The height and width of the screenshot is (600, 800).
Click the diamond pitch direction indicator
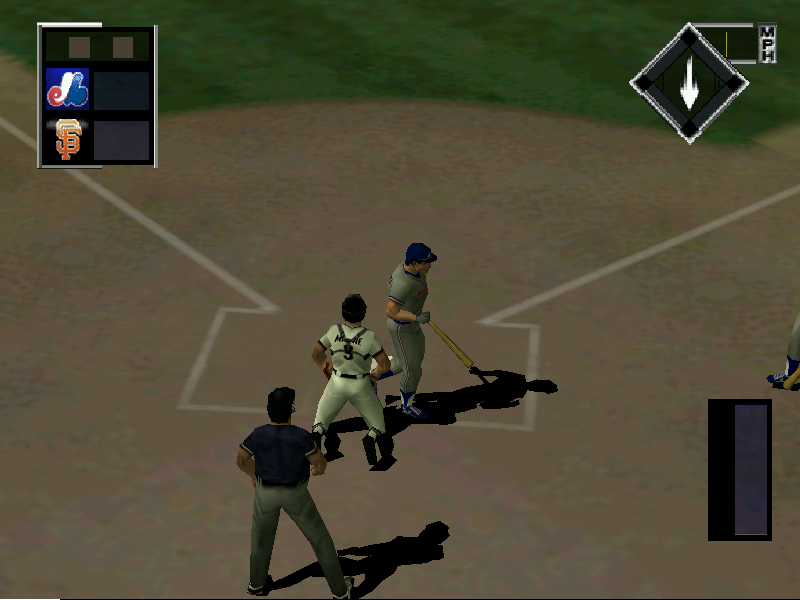(x=689, y=84)
